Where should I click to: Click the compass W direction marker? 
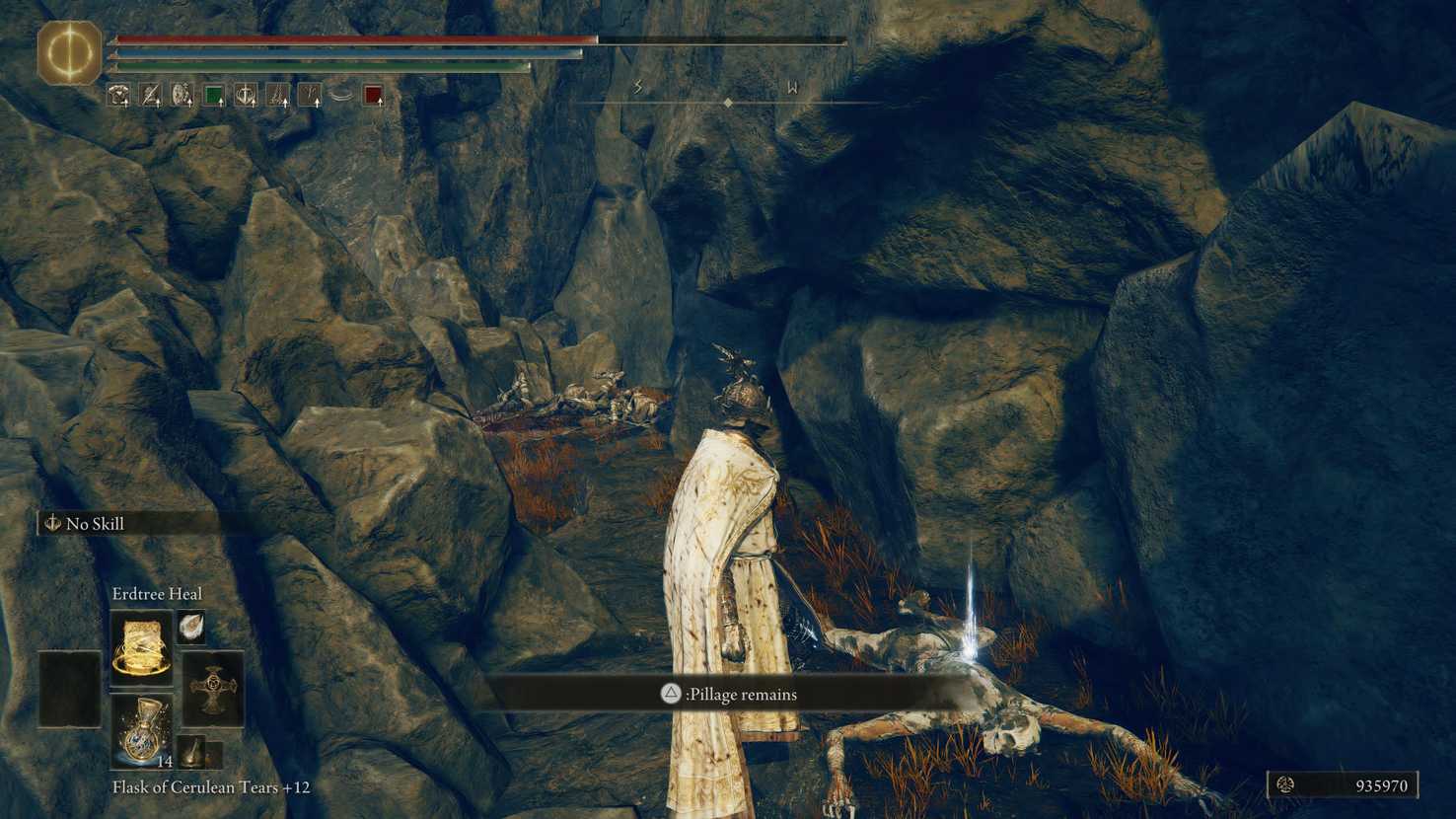click(793, 87)
